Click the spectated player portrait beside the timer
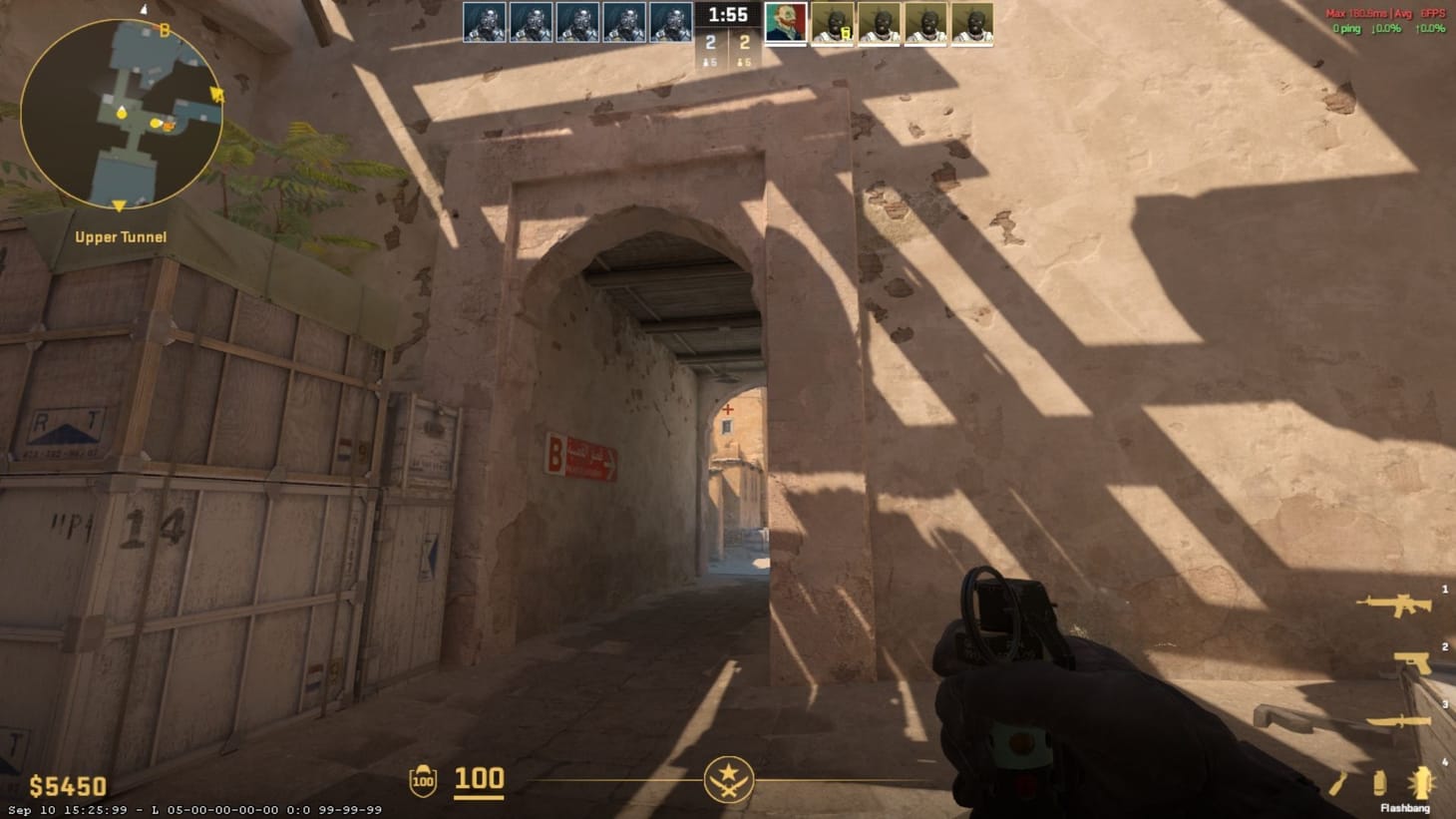1456x819 pixels. tap(787, 22)
